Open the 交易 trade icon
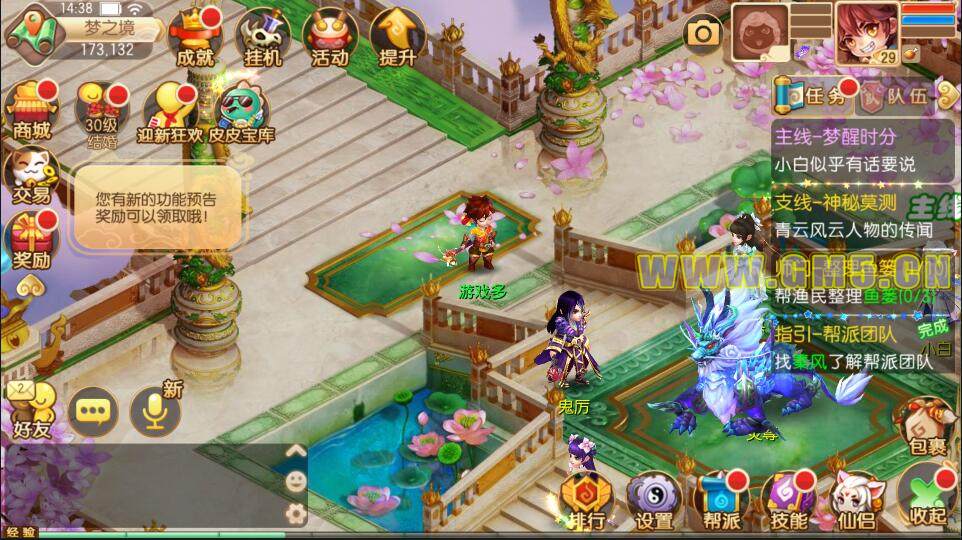Screen dimensions: 962x540 [x=31, y=175]
